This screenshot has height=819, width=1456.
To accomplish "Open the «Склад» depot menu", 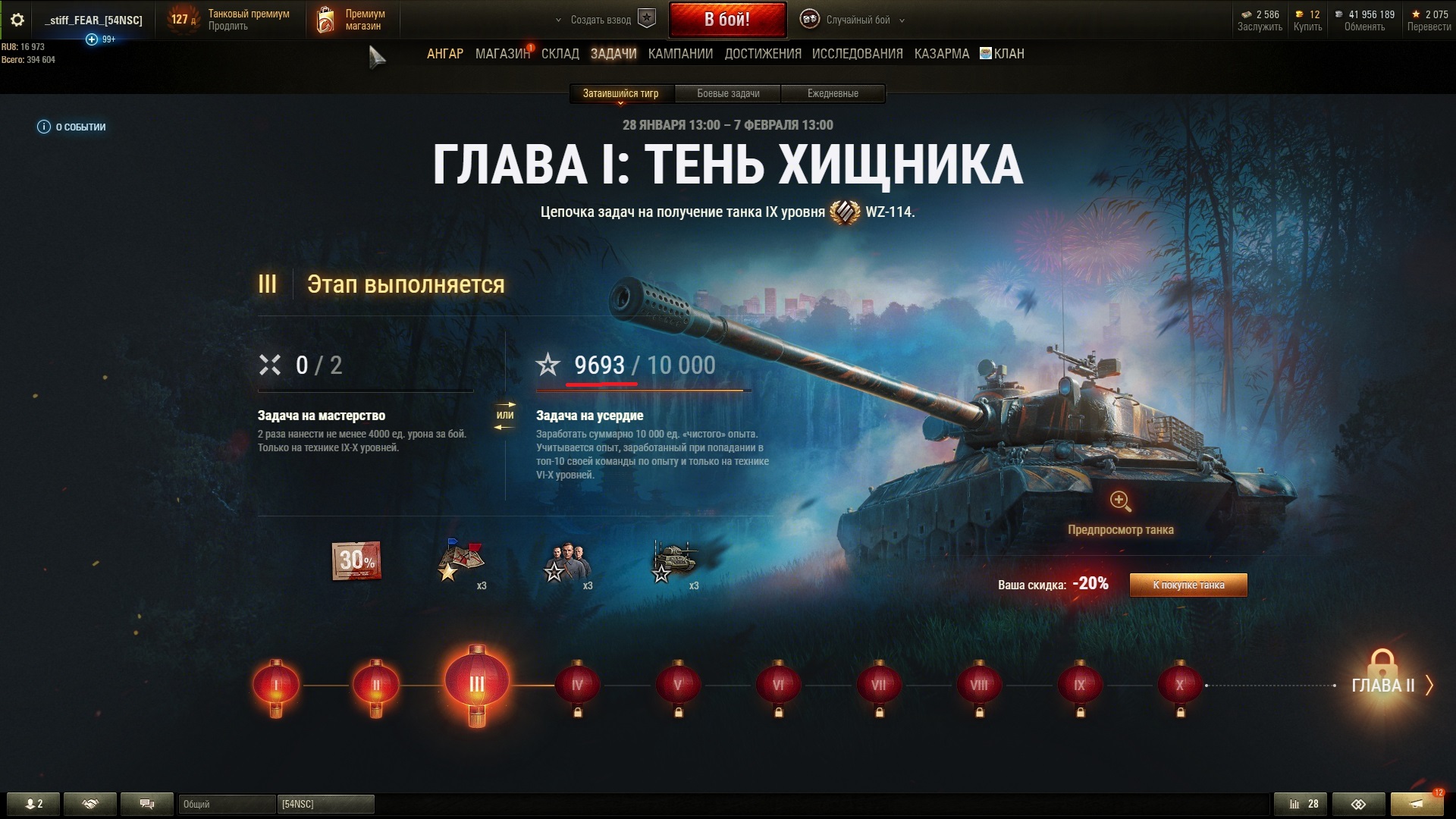I will [x=560, y=54].
